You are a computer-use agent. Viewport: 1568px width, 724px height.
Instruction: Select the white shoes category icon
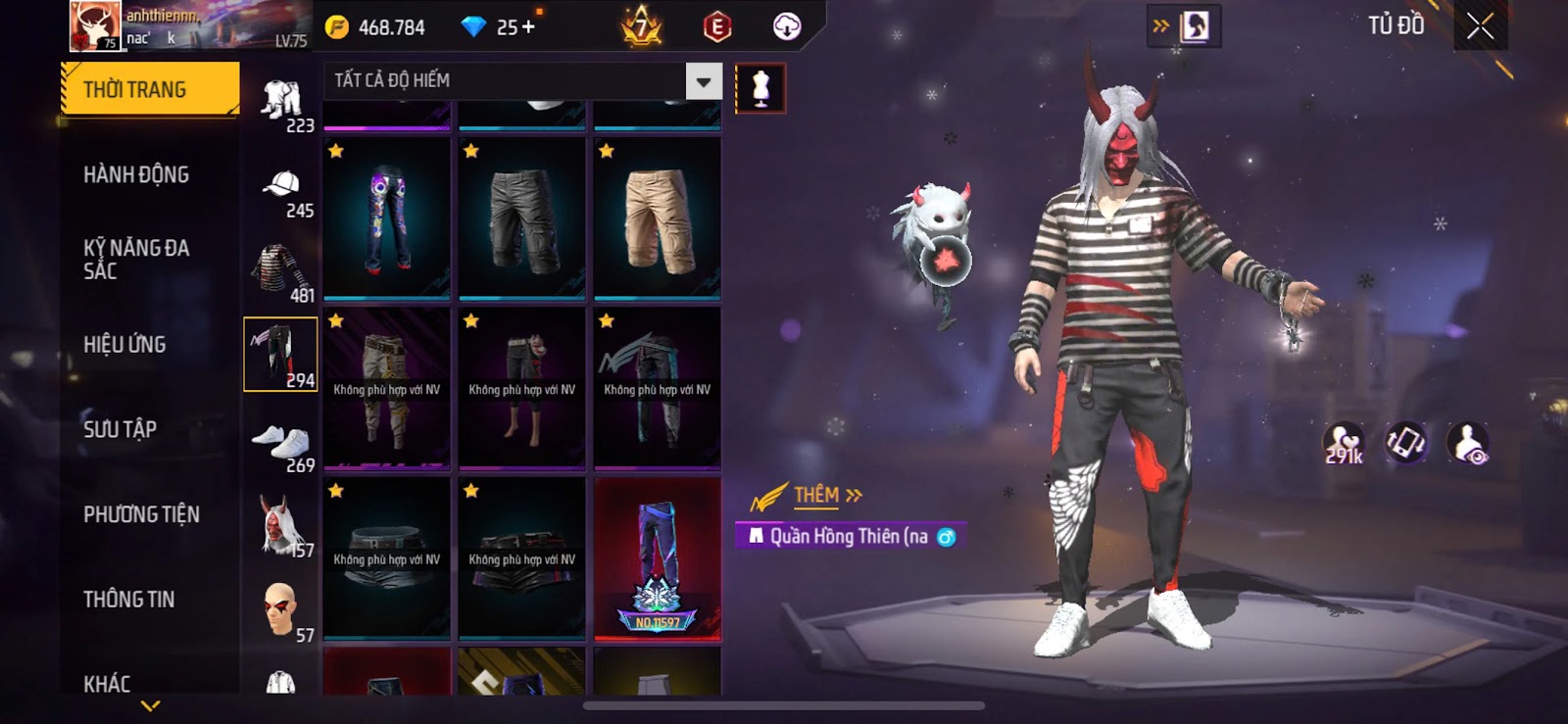(282, 444)
